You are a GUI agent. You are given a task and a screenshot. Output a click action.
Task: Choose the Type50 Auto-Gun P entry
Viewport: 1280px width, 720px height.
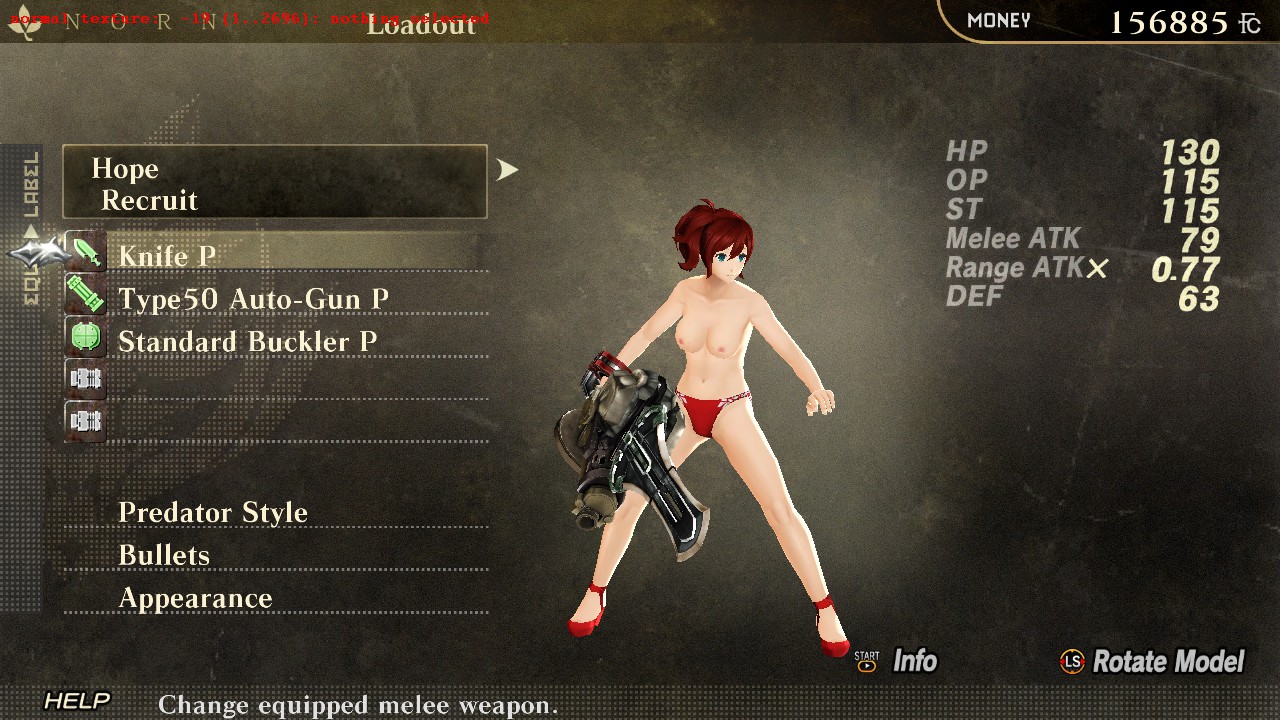pos(253,299)
